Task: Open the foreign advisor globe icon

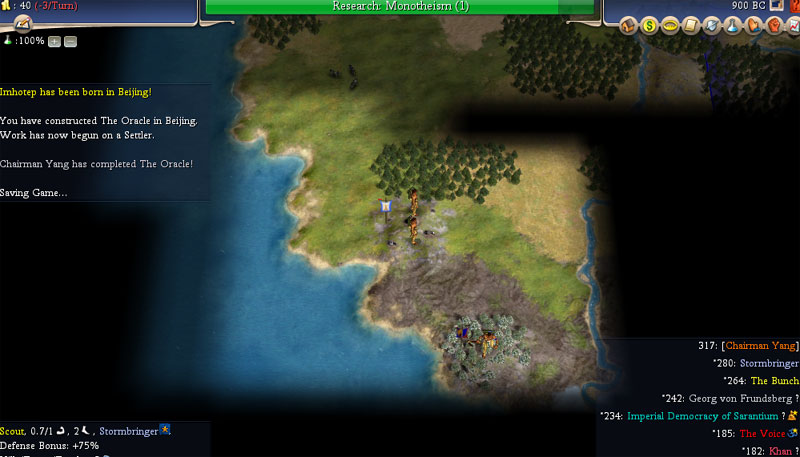Action: (712, 25)
